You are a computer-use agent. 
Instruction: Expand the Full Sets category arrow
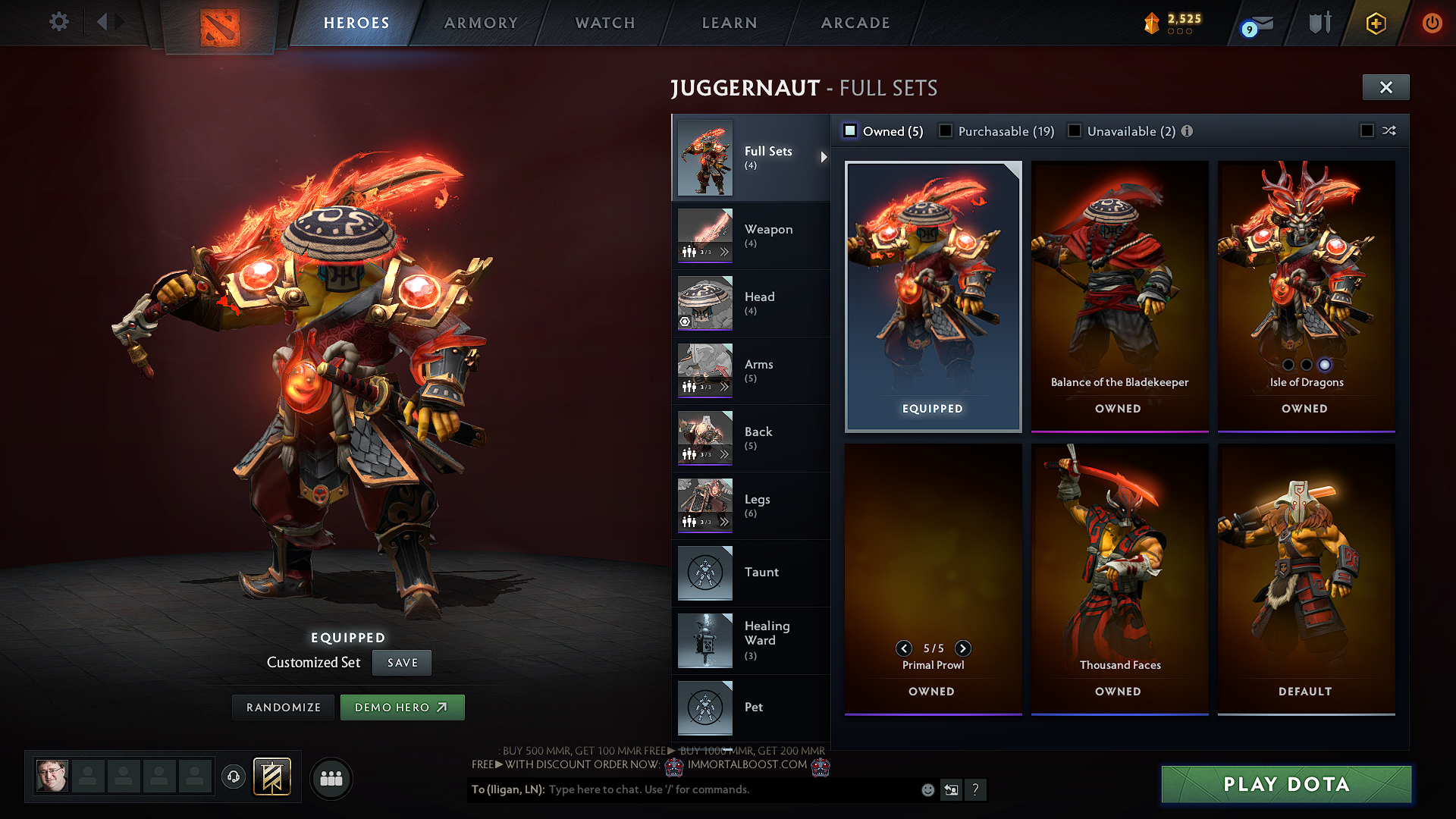[x=824, y=158]
